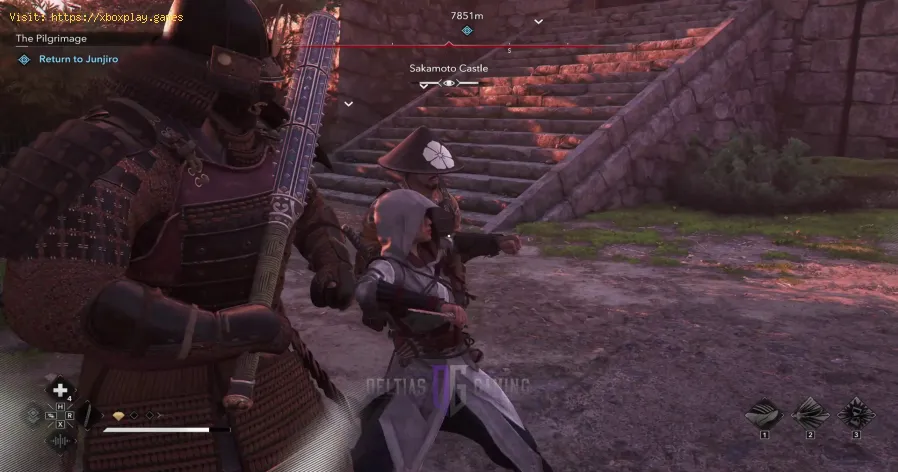Activate ability slot 2 fan-blade icon

click(x=811, y=413)
